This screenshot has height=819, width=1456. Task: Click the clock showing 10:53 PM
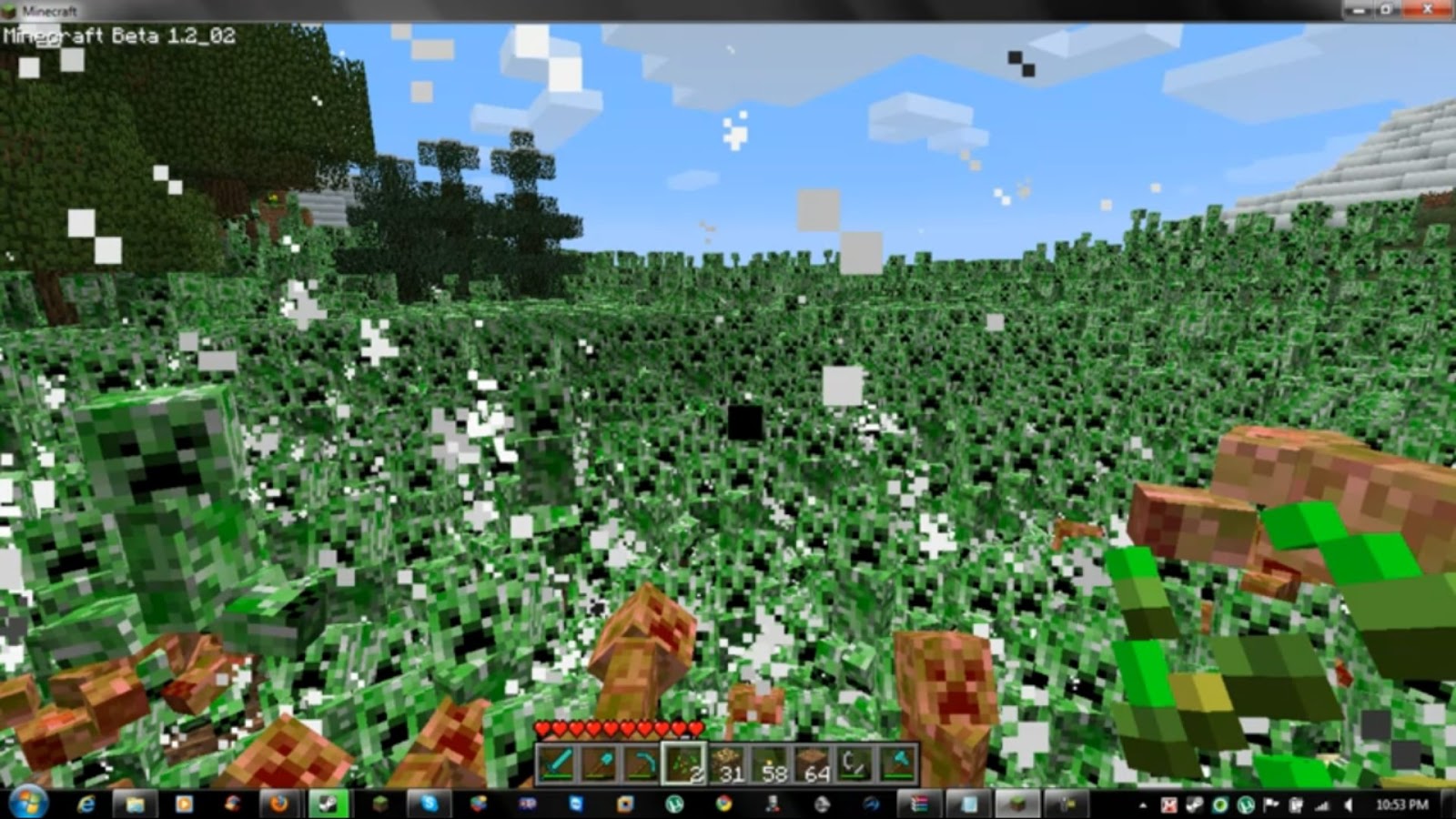(x=1404, y=805)
